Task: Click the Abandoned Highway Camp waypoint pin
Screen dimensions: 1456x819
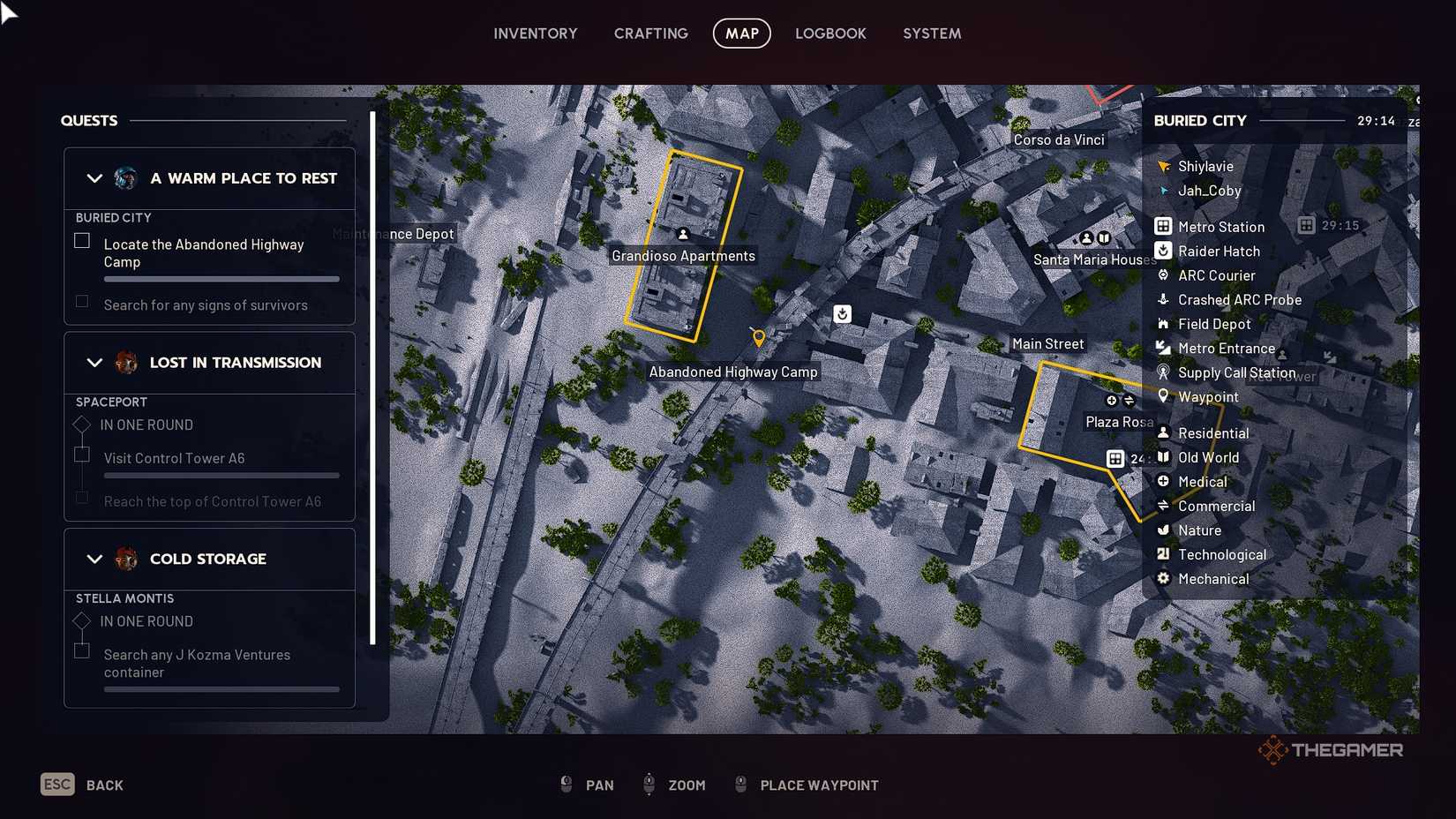Action: point(759,336)
